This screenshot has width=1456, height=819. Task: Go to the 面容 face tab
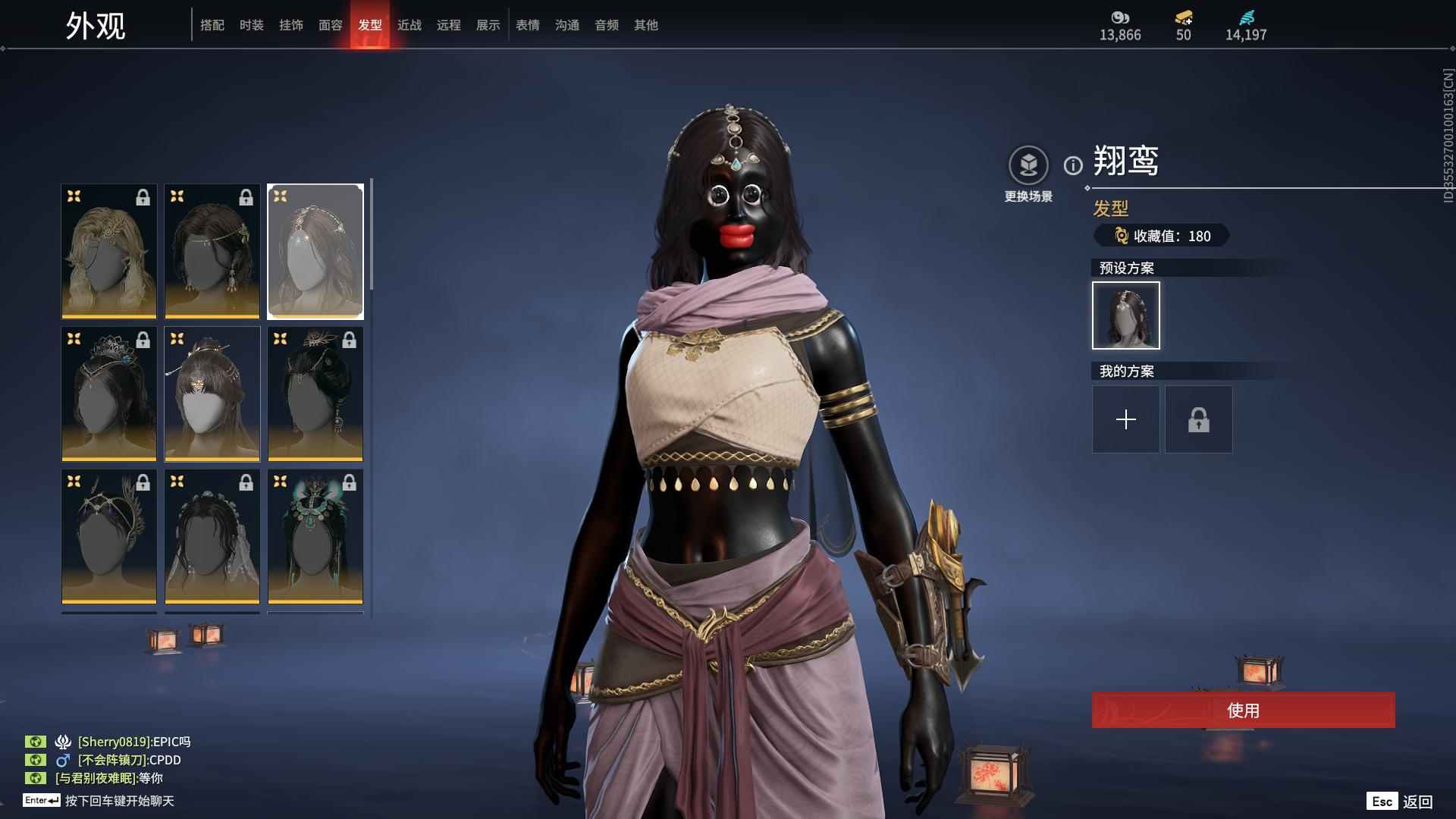tap(331, 25)
